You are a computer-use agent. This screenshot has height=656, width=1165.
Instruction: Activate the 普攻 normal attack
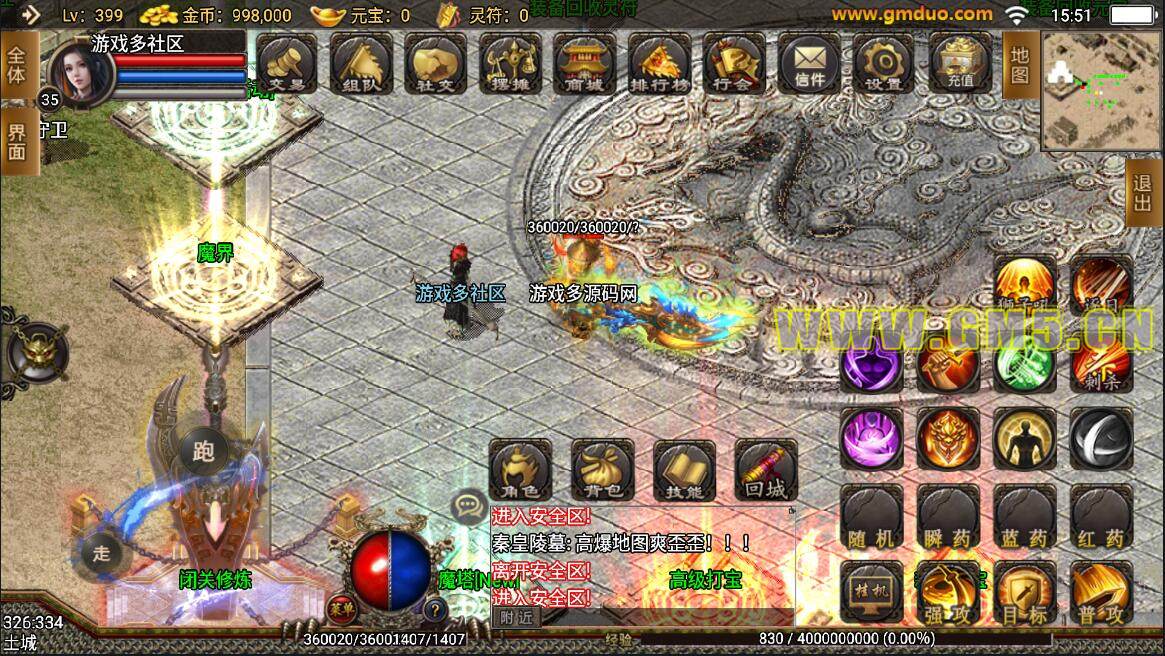click(x=1101, y=593)
